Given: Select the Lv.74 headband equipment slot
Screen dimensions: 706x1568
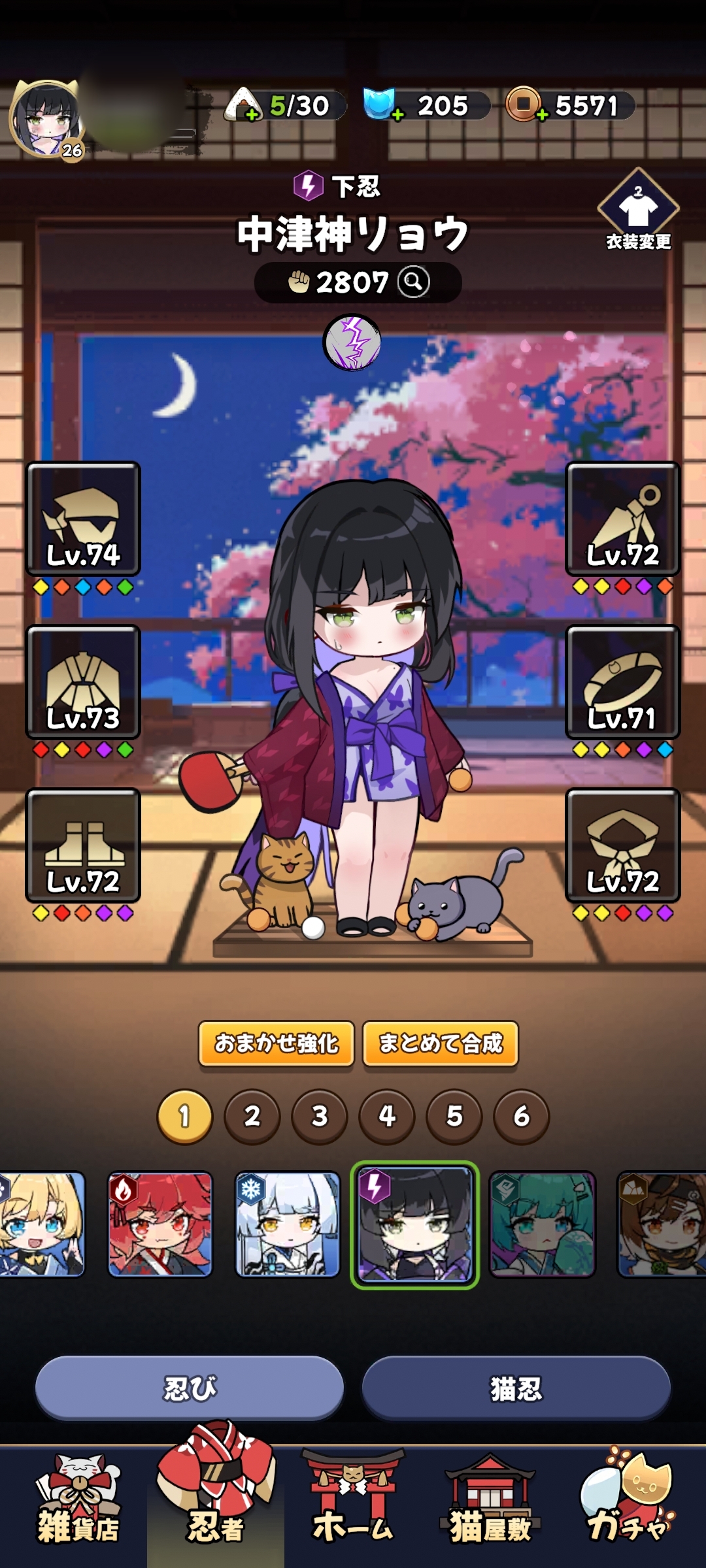Looking at the screenshot, I should pos(83,519).
